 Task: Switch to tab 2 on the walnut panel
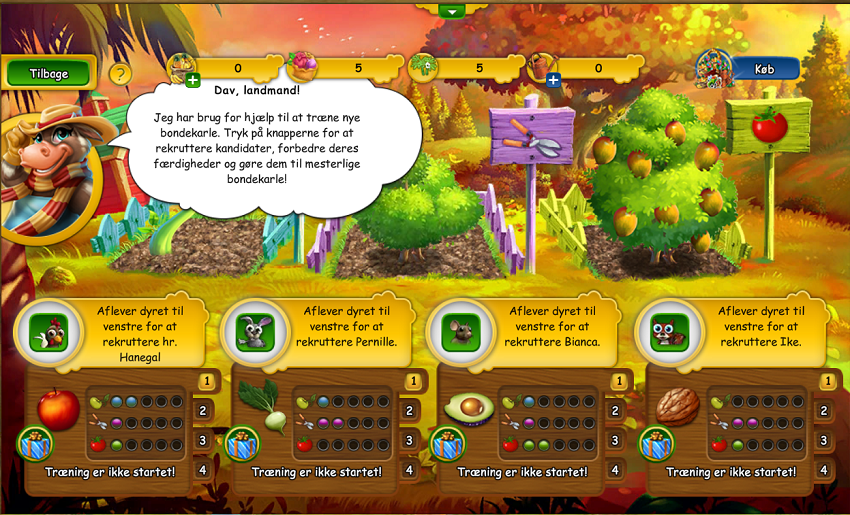[x=824, y=410]
